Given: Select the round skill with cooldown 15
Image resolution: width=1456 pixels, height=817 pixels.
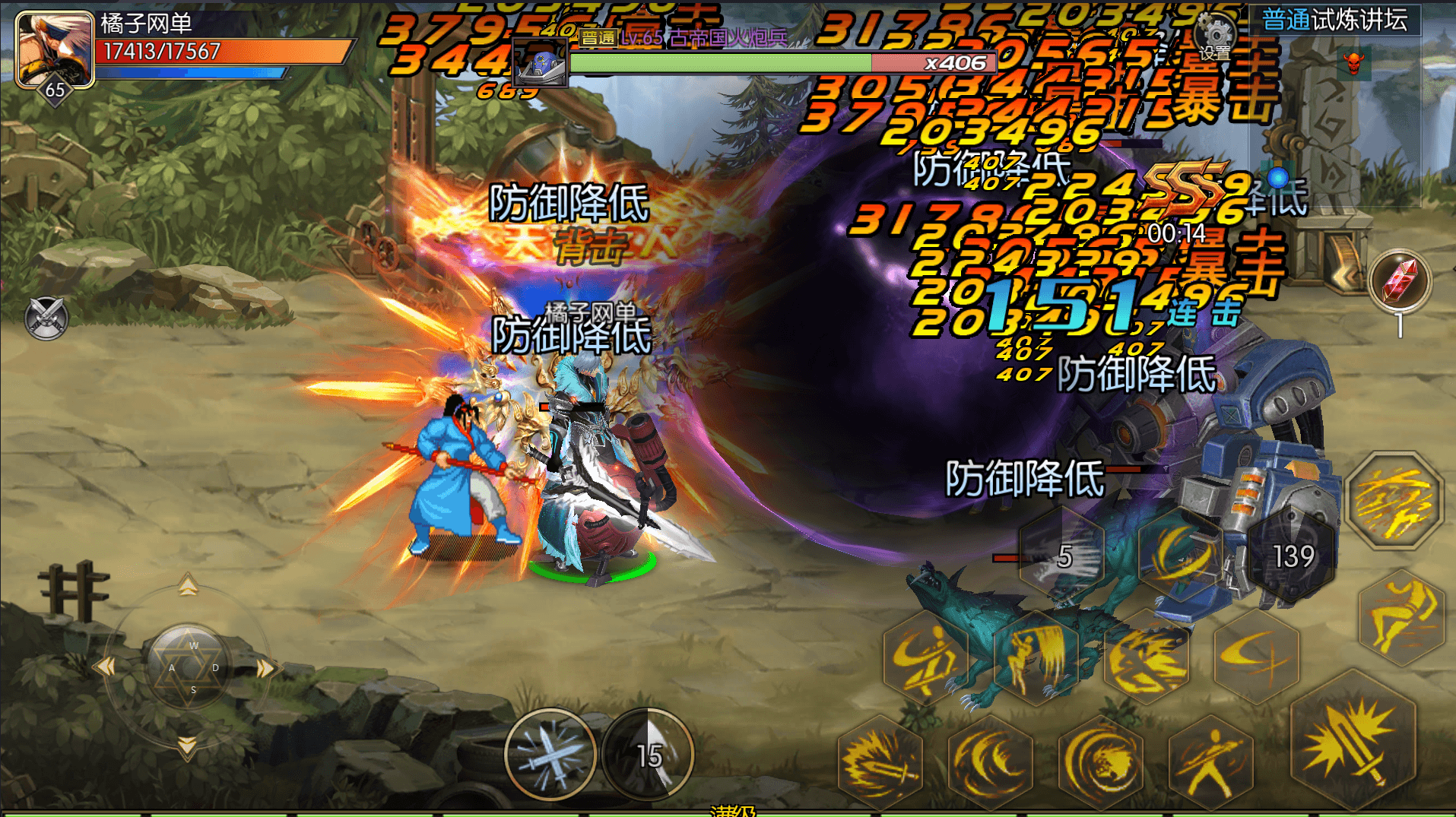Looking at the screenshot, I should tap(649, 753).
